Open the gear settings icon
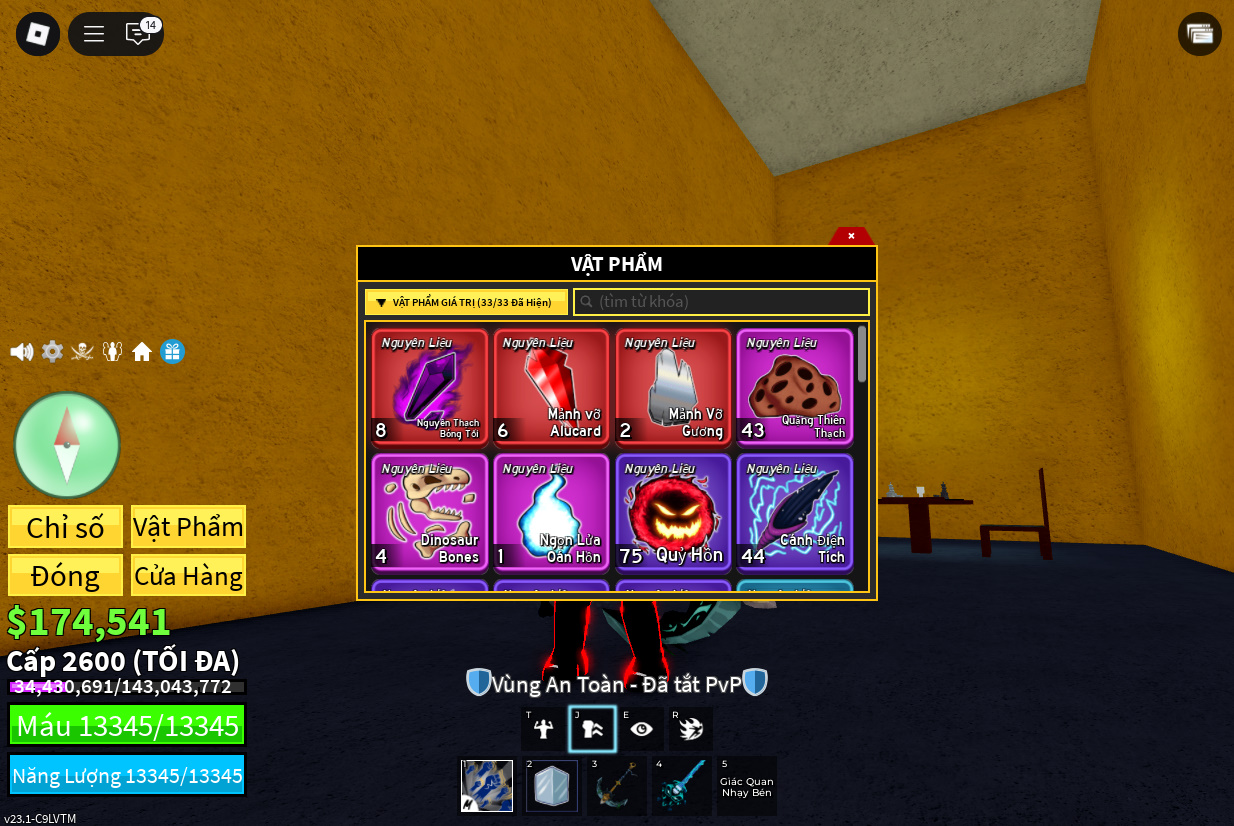 (x=52, y=352)
